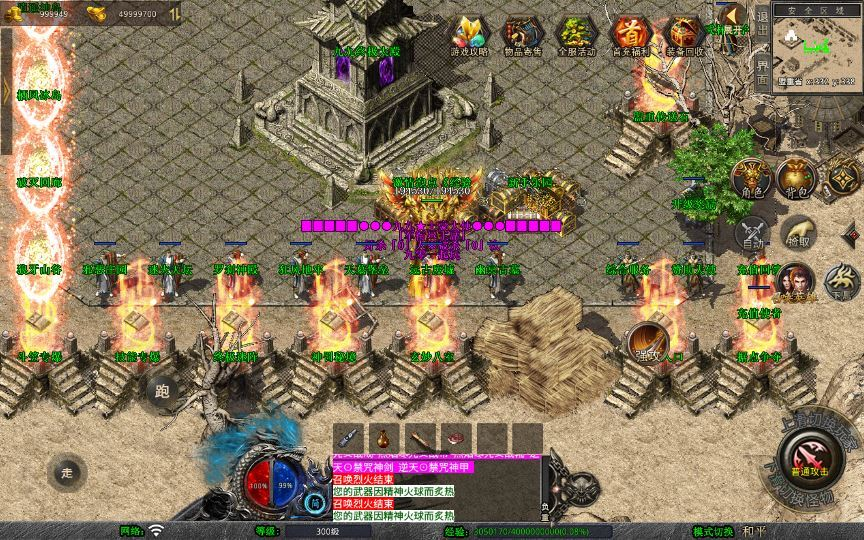Use the 普通攻击 normal attack button
The image size is (864, 540).
[808, 461]
